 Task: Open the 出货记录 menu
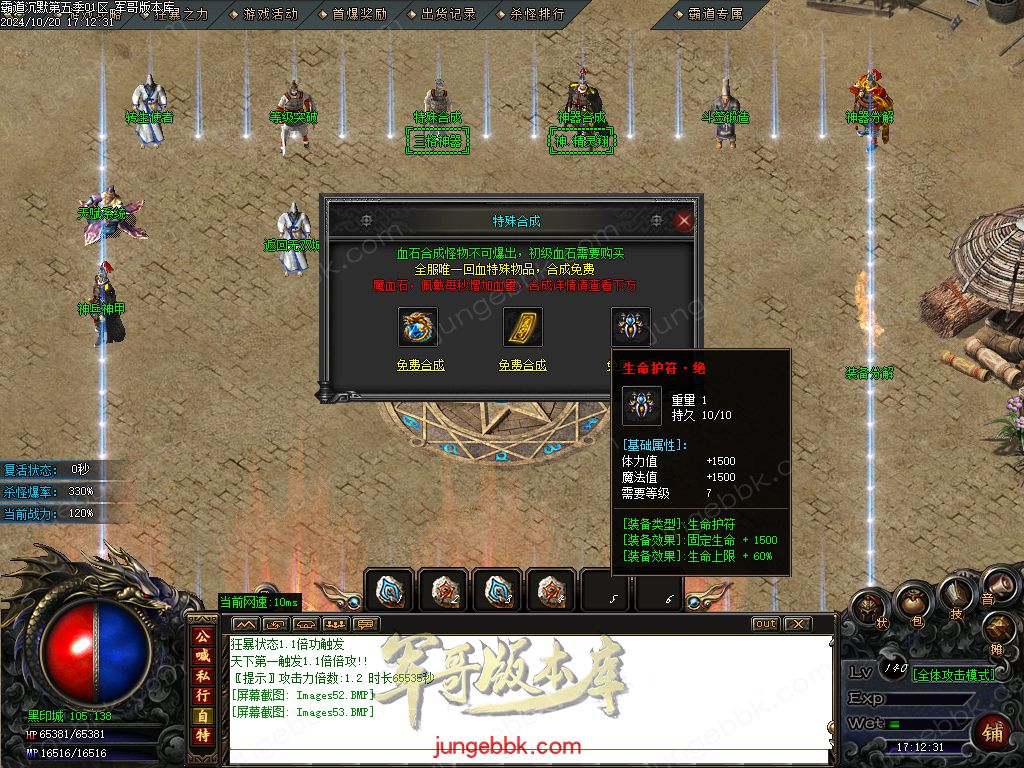[x=448, y=14]
